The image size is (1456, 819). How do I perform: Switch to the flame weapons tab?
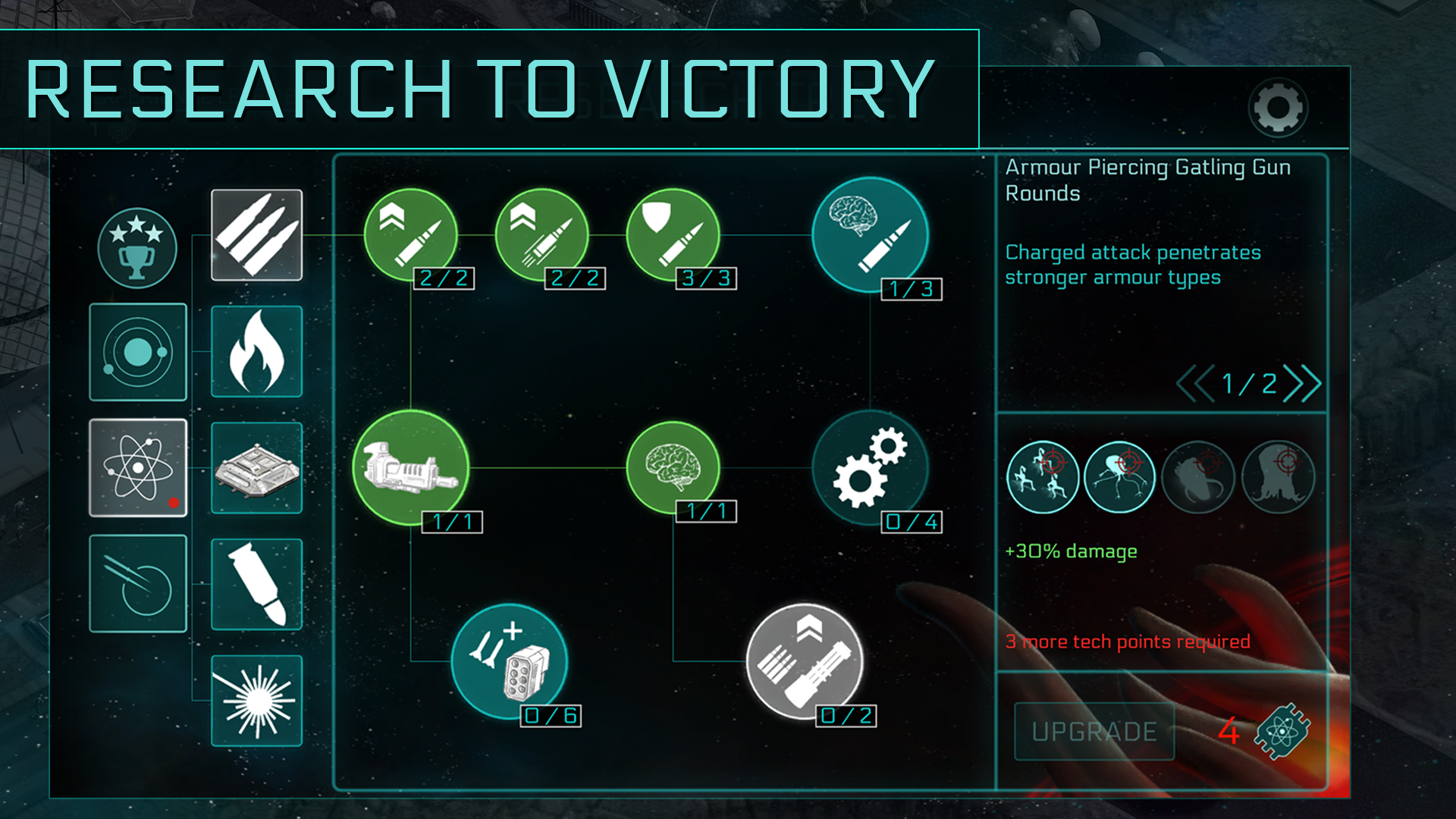256,351
